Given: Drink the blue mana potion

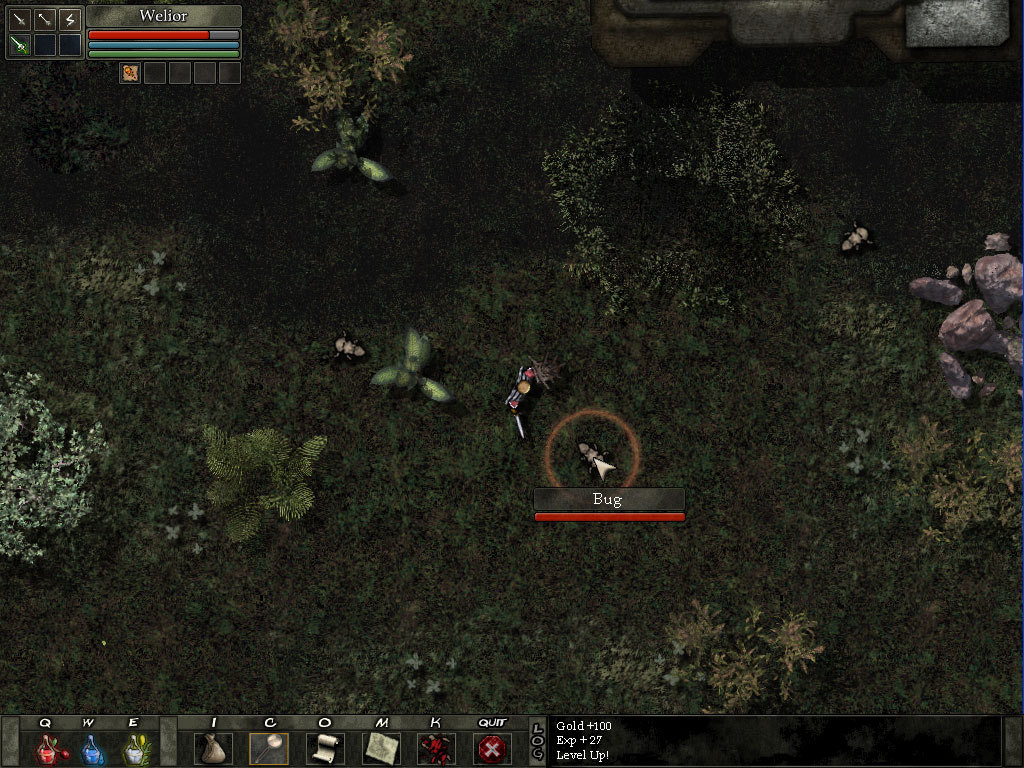Looking at the screenshot, I should 91,748.
